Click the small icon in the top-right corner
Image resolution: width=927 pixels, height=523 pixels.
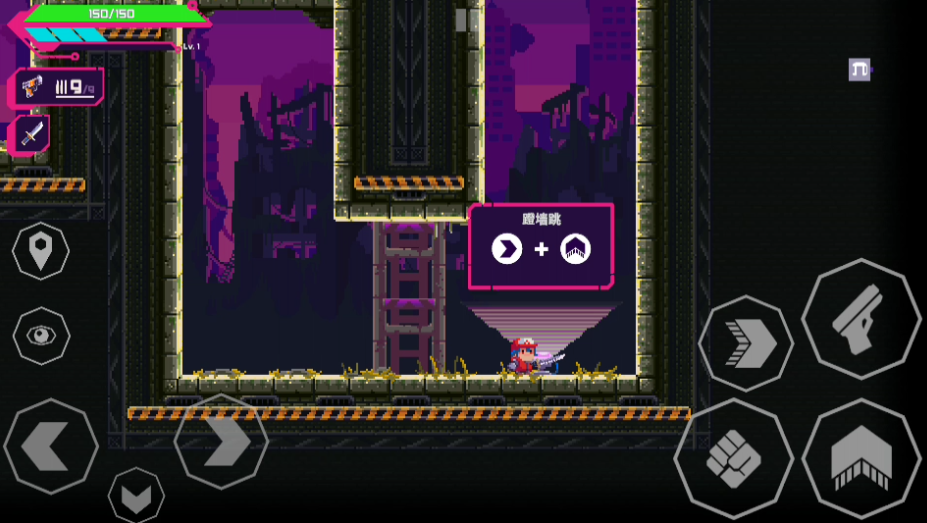[x=859, y=69]
